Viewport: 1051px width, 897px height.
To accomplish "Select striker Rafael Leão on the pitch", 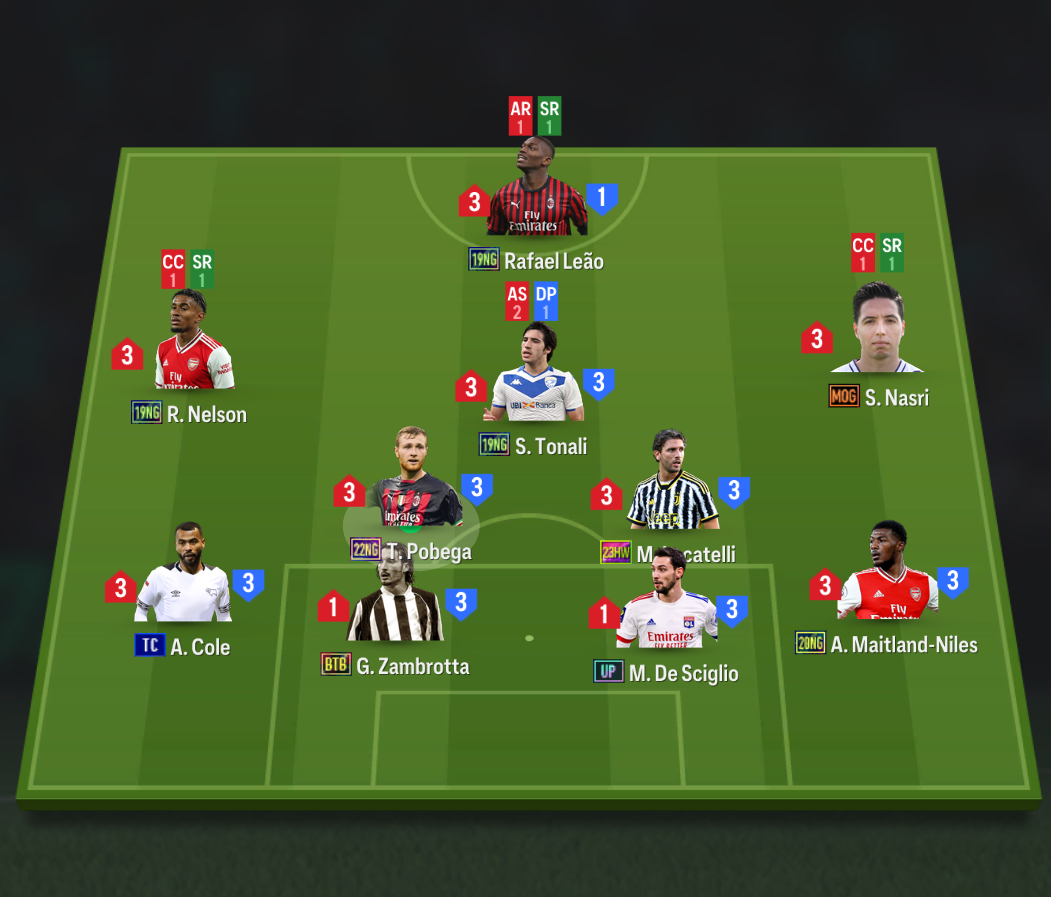I will pyautogui.click(x=536, y=195).
